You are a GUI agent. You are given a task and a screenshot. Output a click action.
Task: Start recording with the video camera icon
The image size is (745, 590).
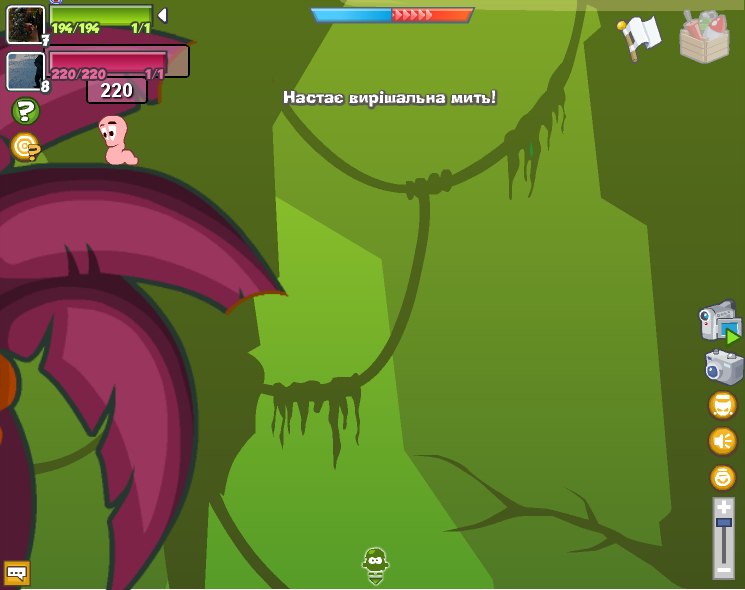tap(719, 323)
